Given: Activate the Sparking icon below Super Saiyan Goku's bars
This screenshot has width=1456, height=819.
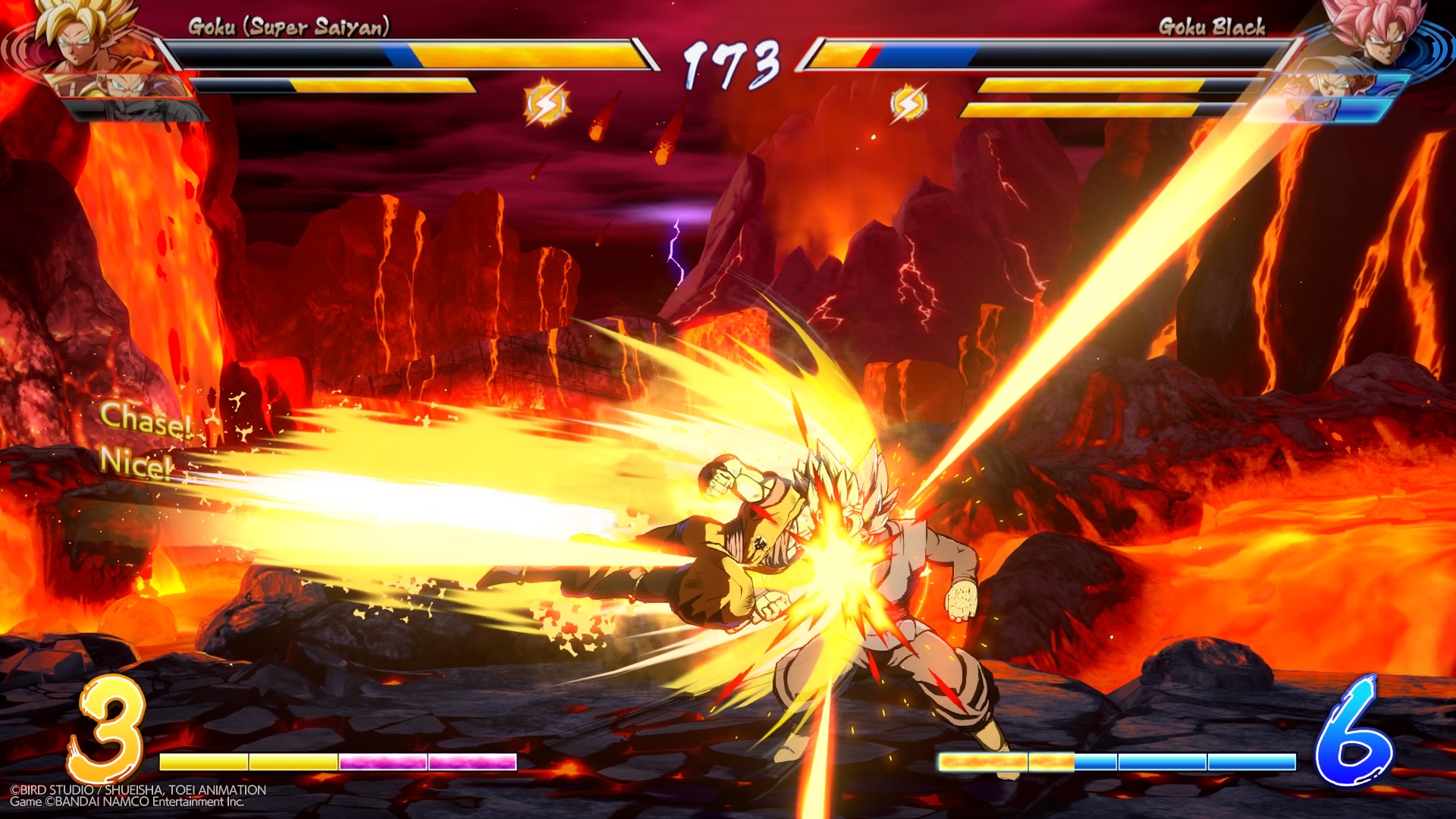Looking at the screenshot, I should point(546,104).
